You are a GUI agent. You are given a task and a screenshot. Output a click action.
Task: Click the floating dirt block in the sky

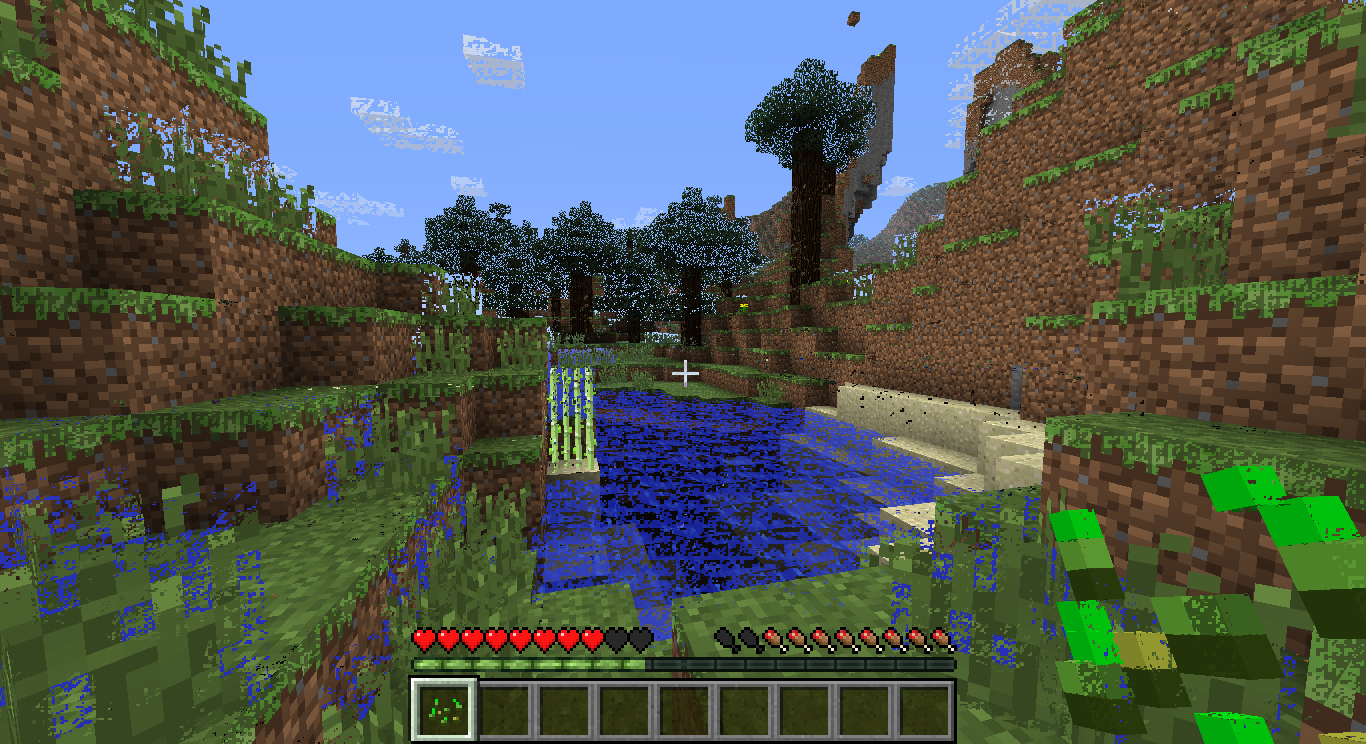tap(852, 17)
